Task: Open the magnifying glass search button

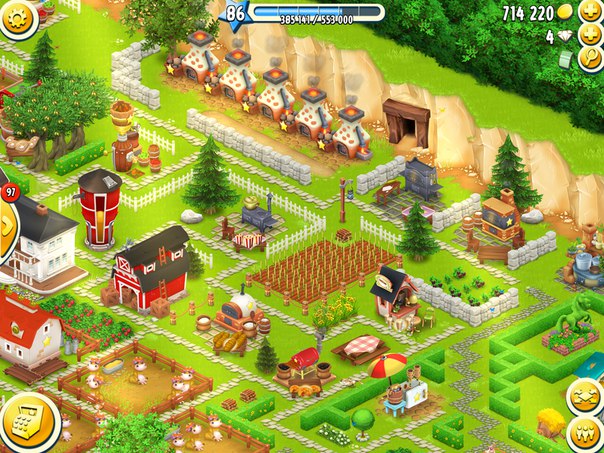Action: 591,60
